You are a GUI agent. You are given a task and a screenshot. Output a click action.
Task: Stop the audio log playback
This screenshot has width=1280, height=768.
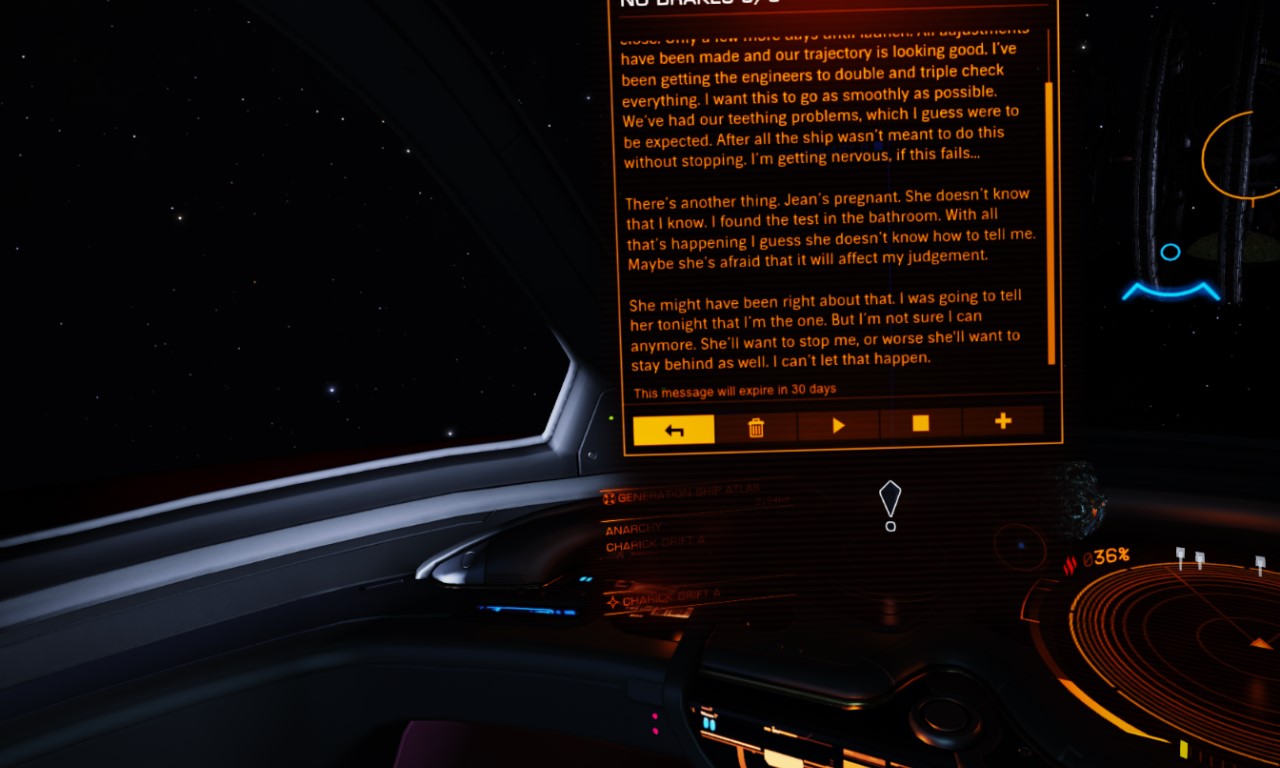coord(920,424)
